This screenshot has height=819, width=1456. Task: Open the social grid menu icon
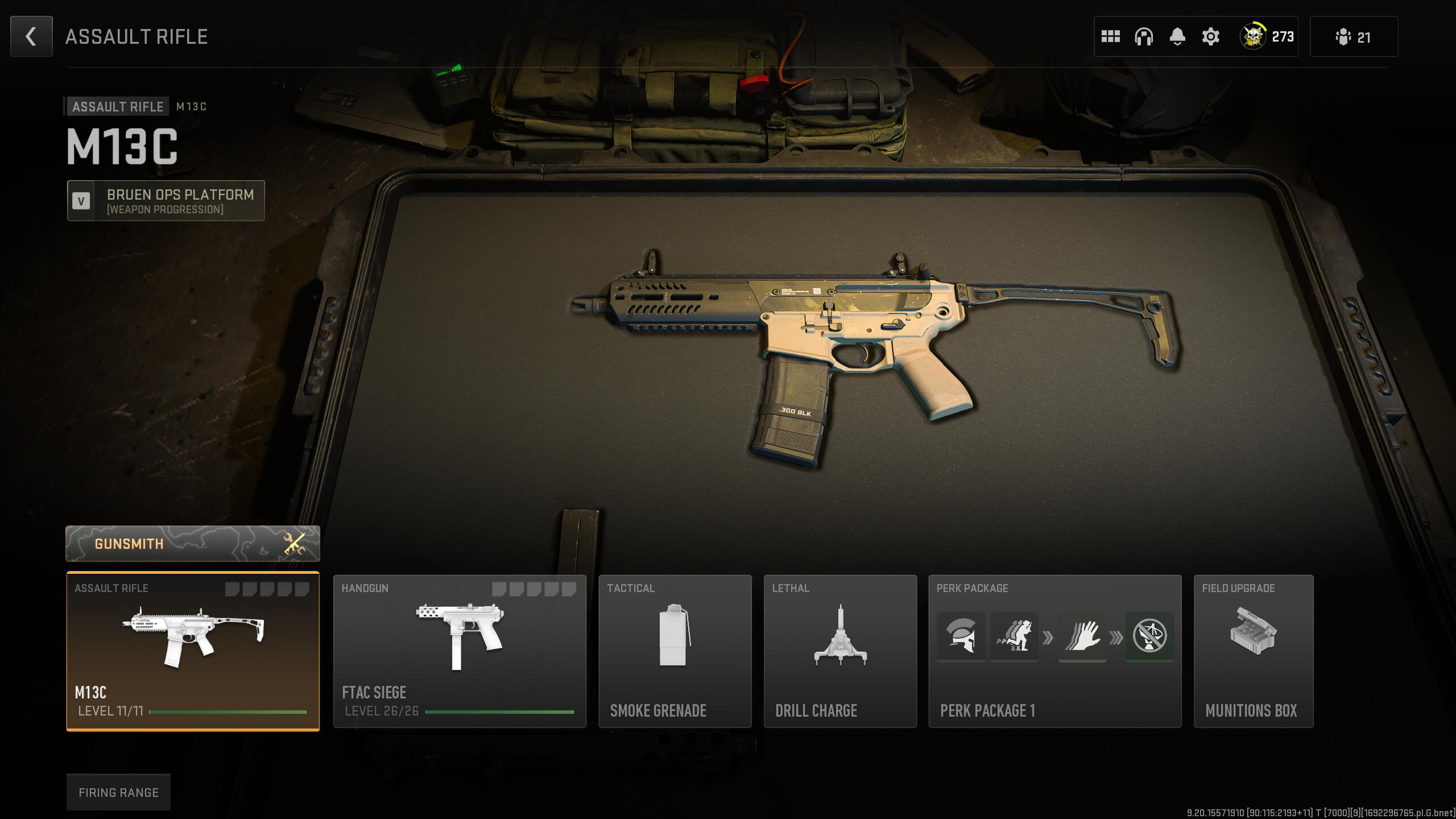[1110, 36]
